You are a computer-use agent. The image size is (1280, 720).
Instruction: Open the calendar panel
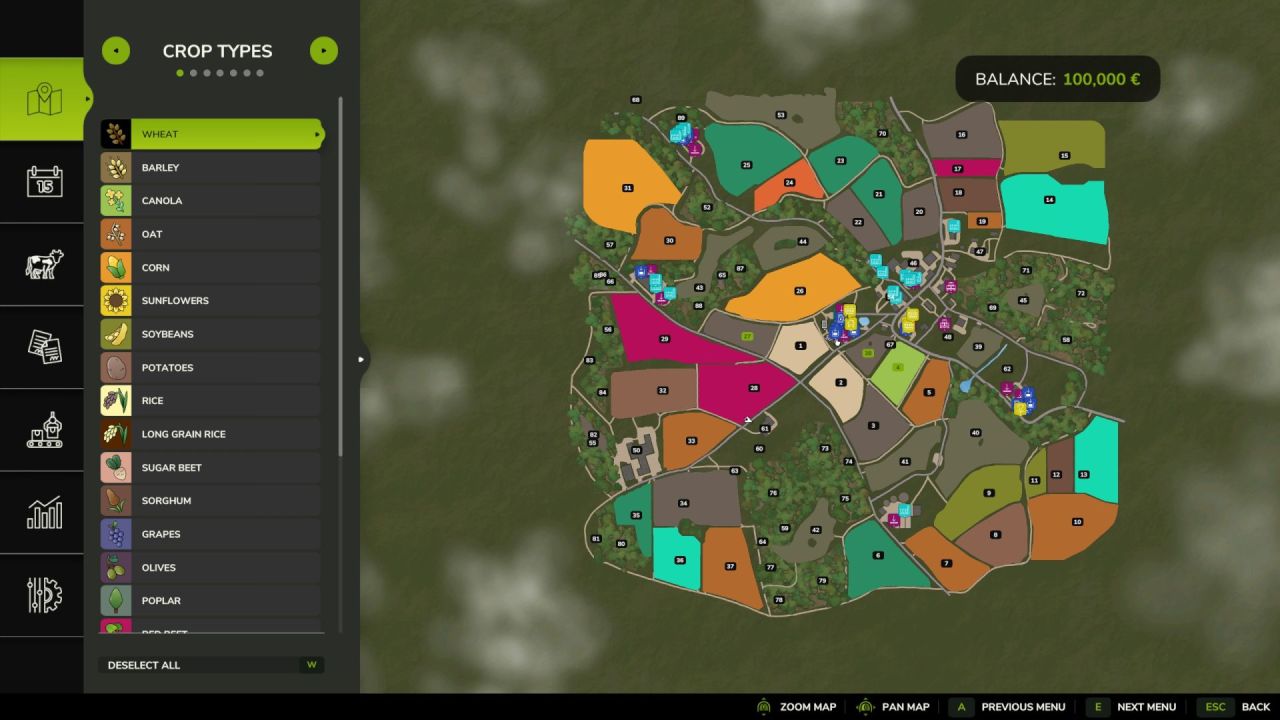(42, 181)
